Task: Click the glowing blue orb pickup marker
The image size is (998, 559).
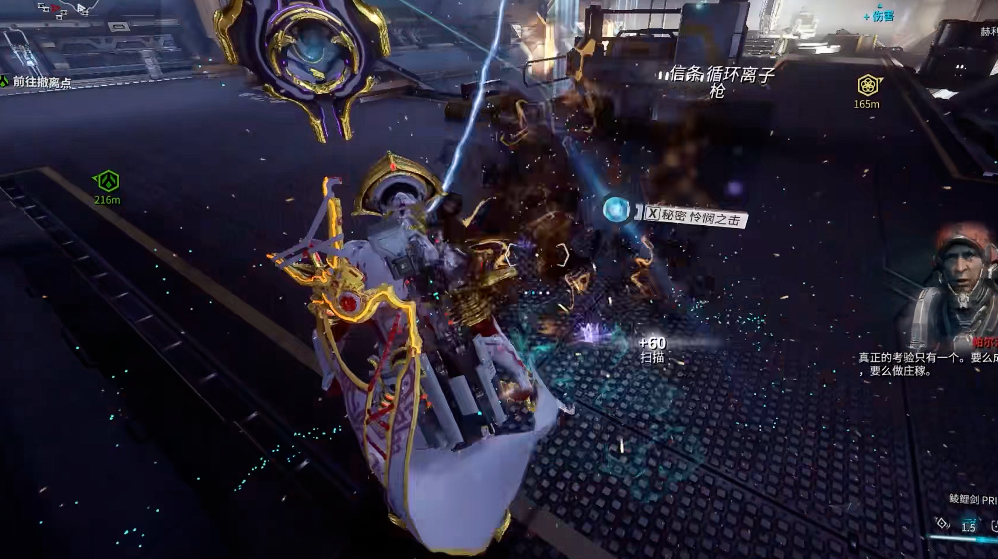Action: [617, 210]
